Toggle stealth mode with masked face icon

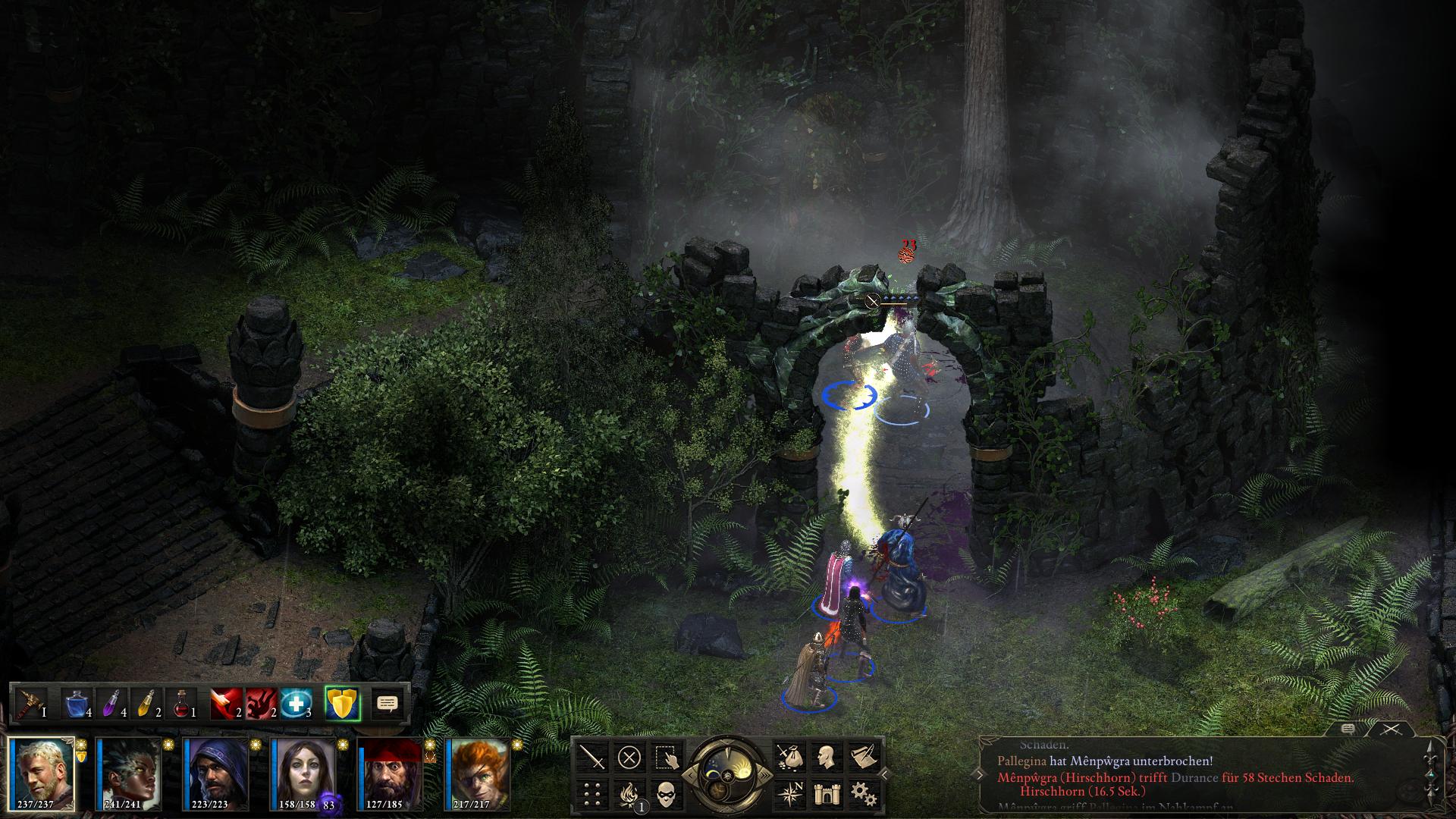tap(665, 793)
